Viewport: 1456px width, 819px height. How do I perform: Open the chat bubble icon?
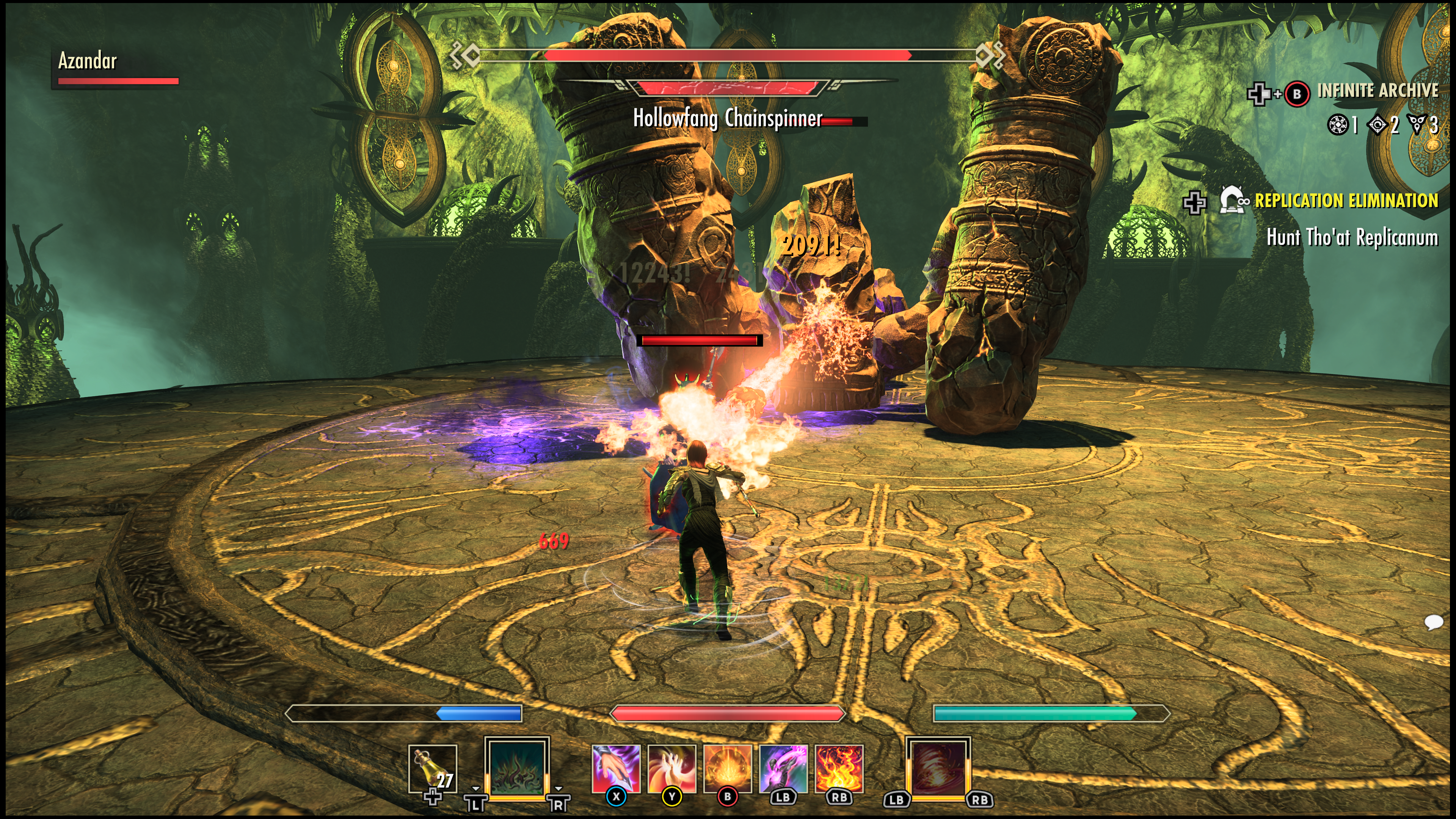point(1434,622)
